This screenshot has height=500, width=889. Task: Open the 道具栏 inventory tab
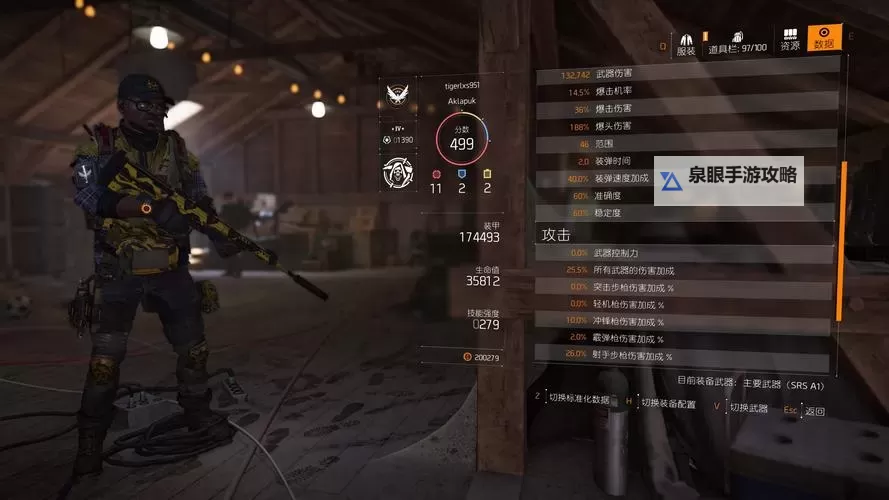pos(737,42)
